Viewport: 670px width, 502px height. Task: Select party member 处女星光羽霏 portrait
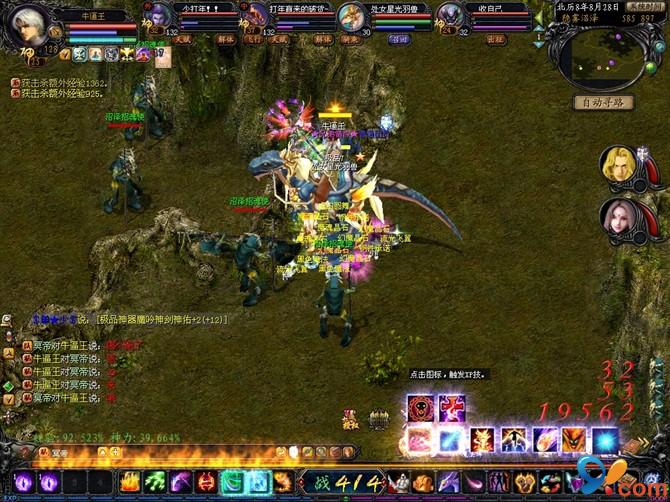[350, 18]
